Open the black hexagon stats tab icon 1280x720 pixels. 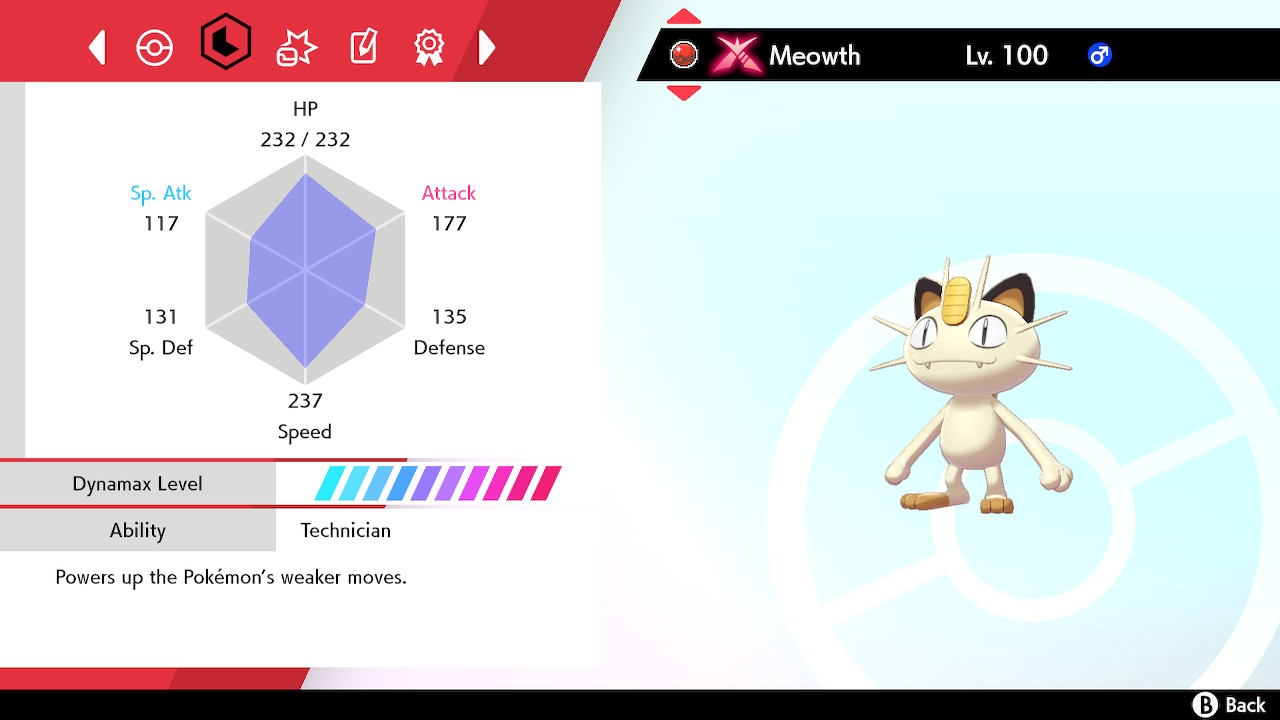point(226,45)
